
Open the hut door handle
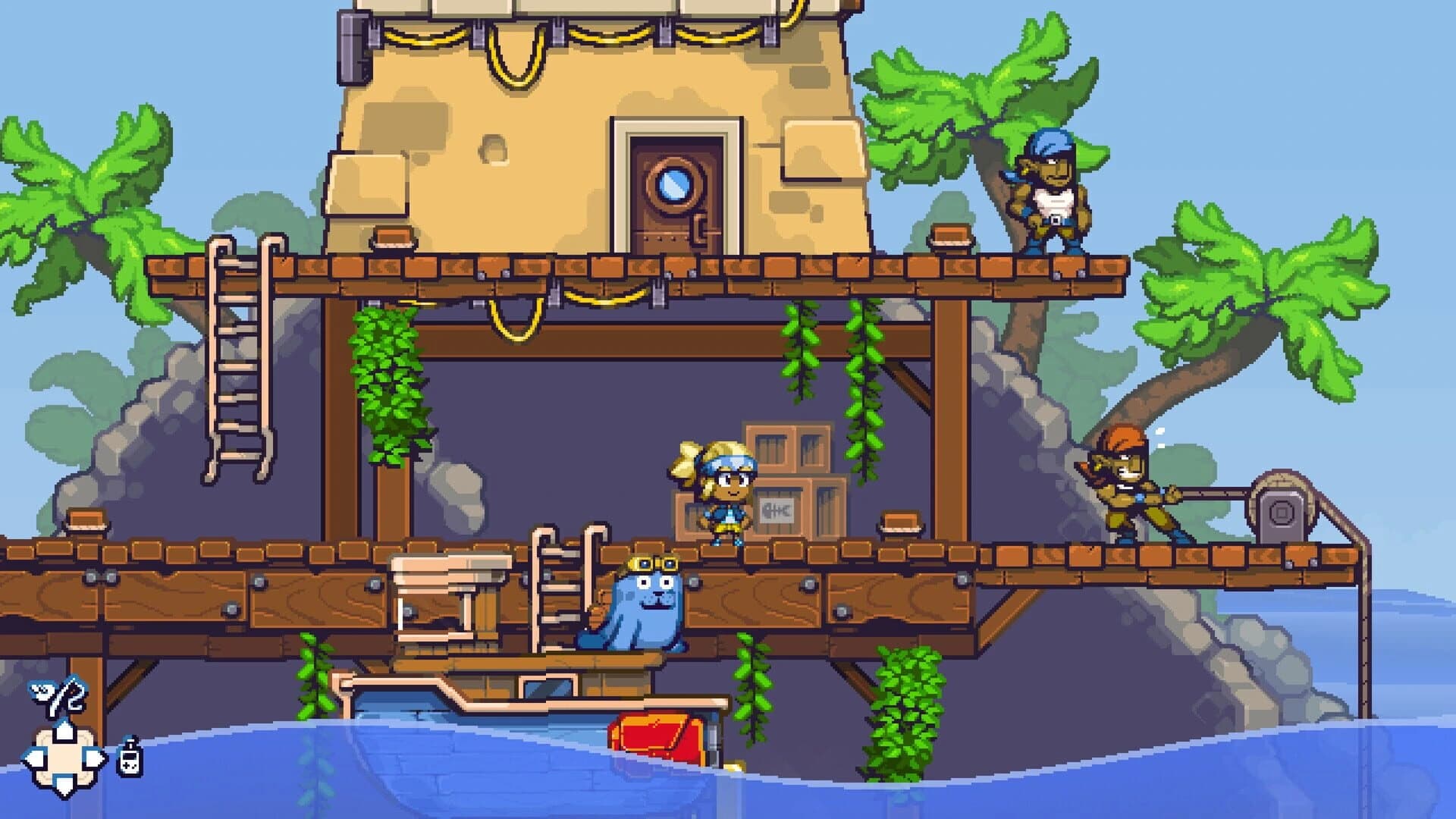tap(698, 227)
